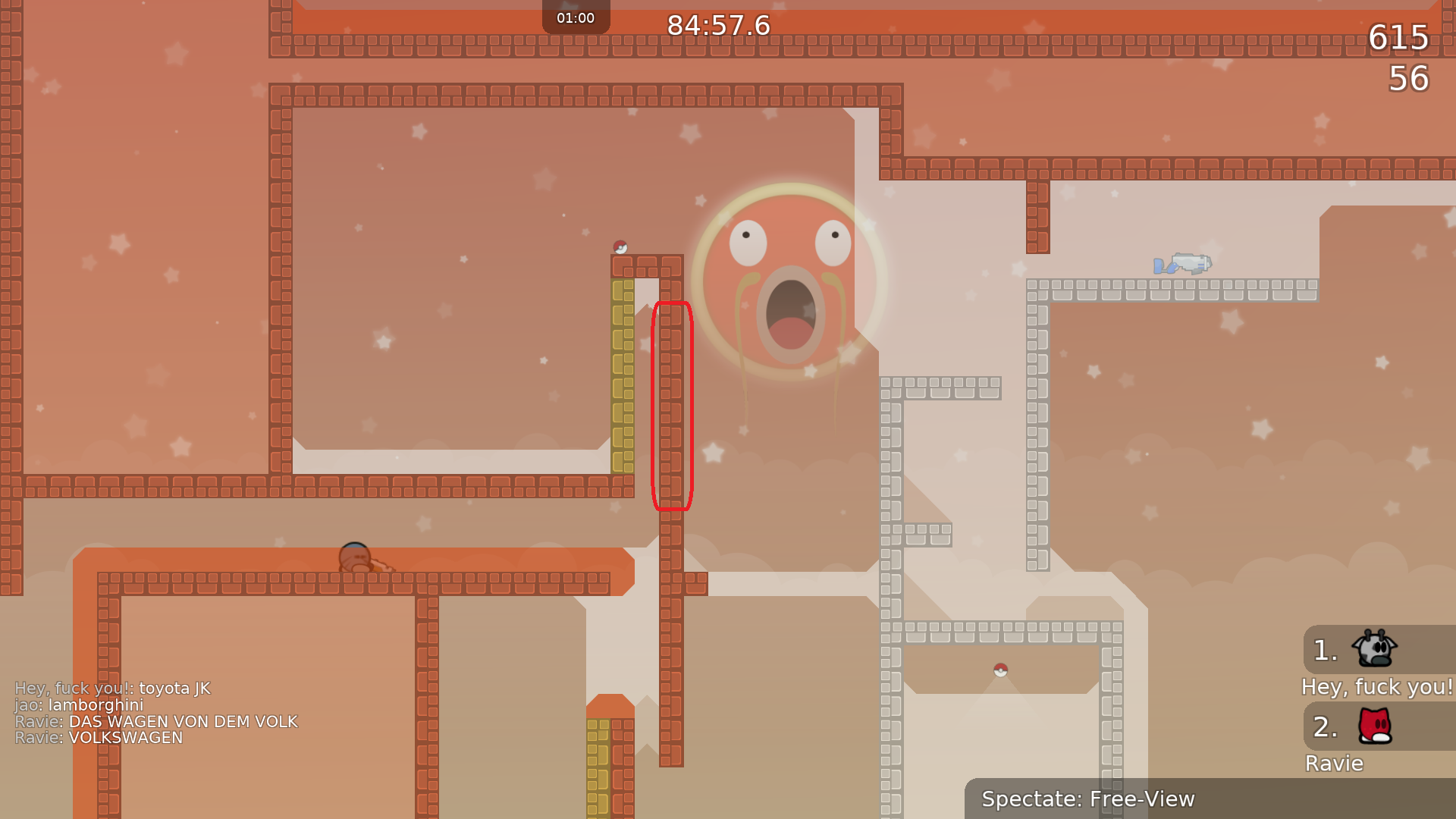Select the Spectate: Free-View bar
The height and width of the screenshot is (819, 1456).
tap(1088, 799)
